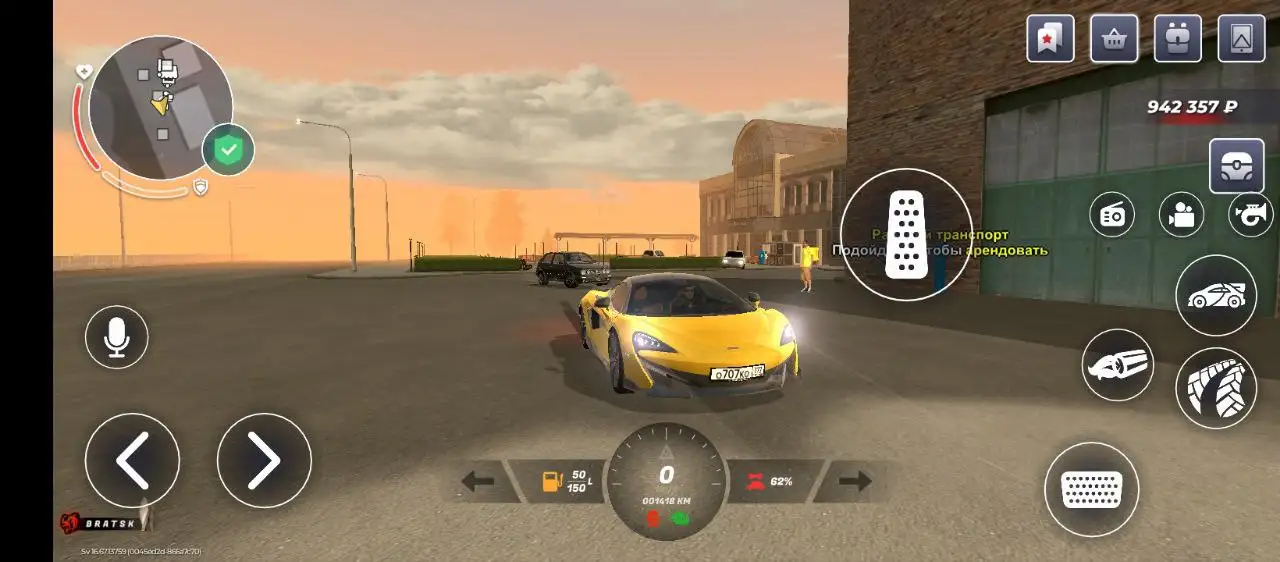Tap the tire tracks button
1280x562 pixels.
1216,388
